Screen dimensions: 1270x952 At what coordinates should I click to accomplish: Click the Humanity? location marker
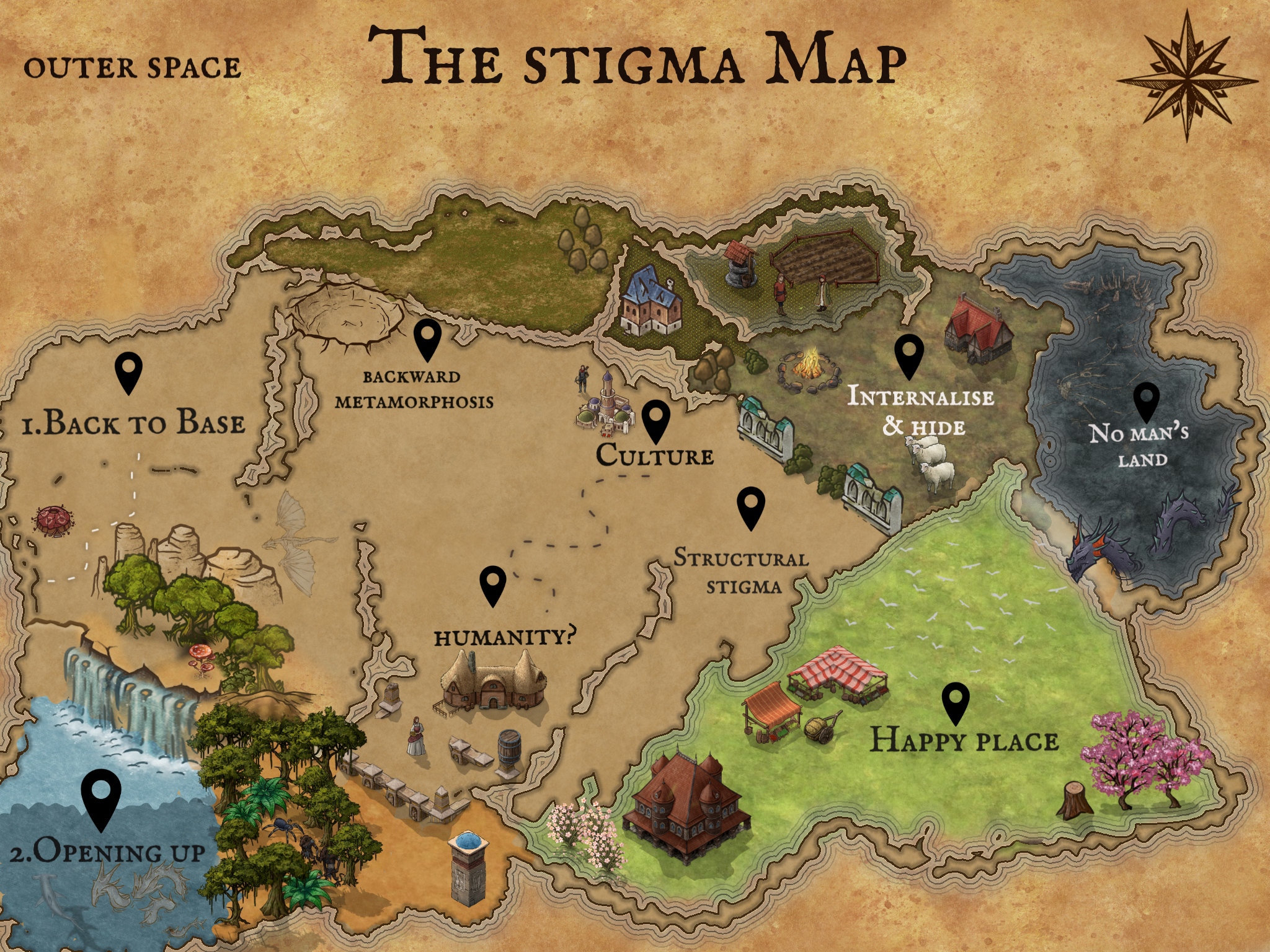[x=494, y=584]
